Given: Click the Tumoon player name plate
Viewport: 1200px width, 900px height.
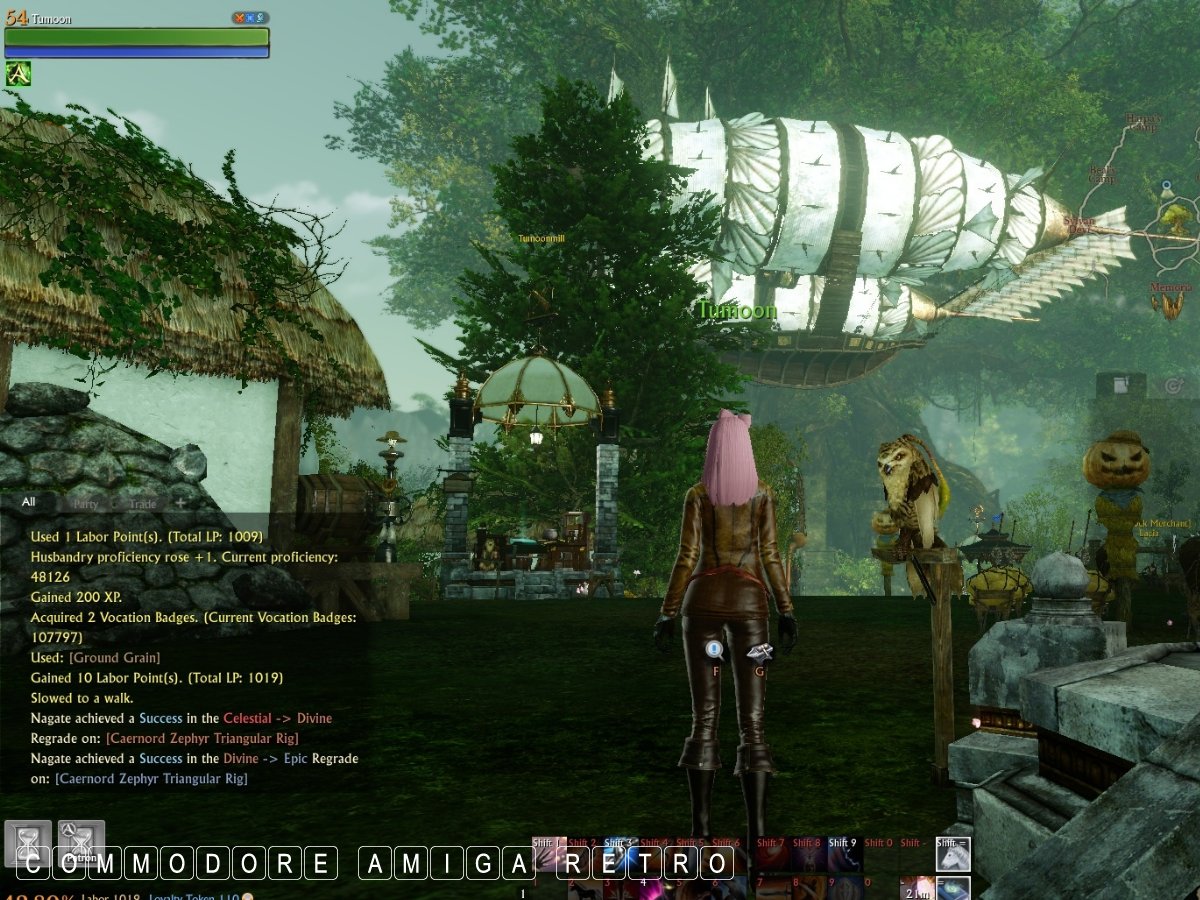Looking at the screenshot, I should click(737, 310).
